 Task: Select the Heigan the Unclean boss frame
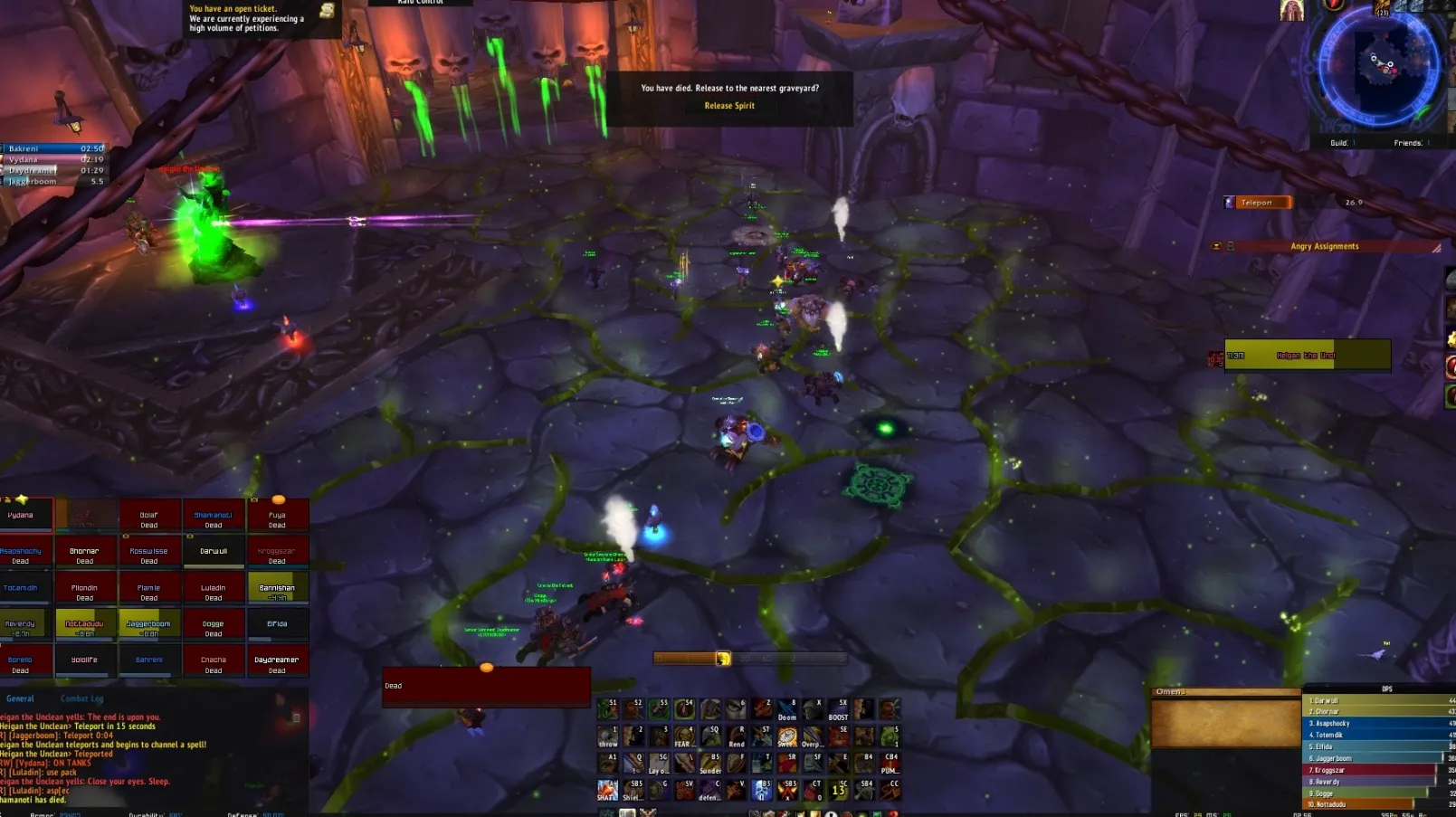[x=1306, y=356]
